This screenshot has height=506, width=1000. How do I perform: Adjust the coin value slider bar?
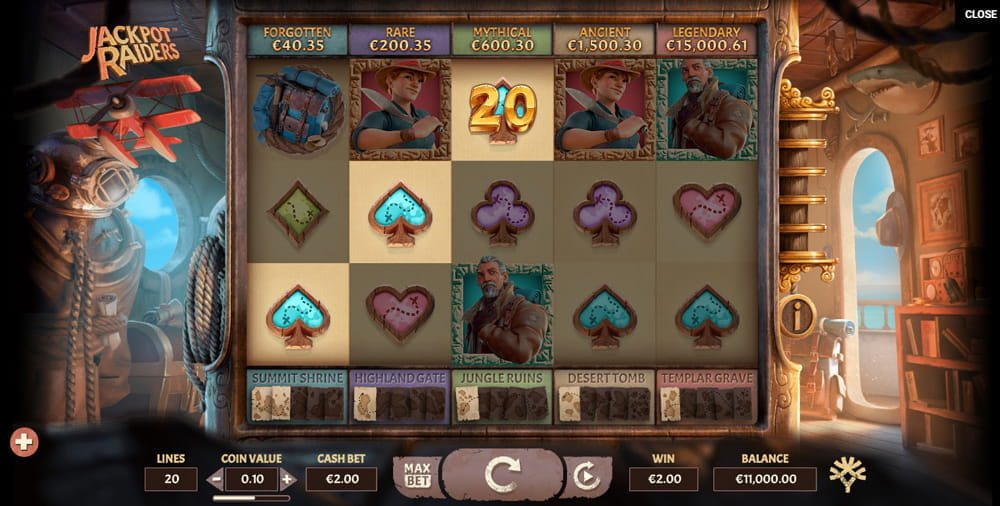tap(251, 497)
